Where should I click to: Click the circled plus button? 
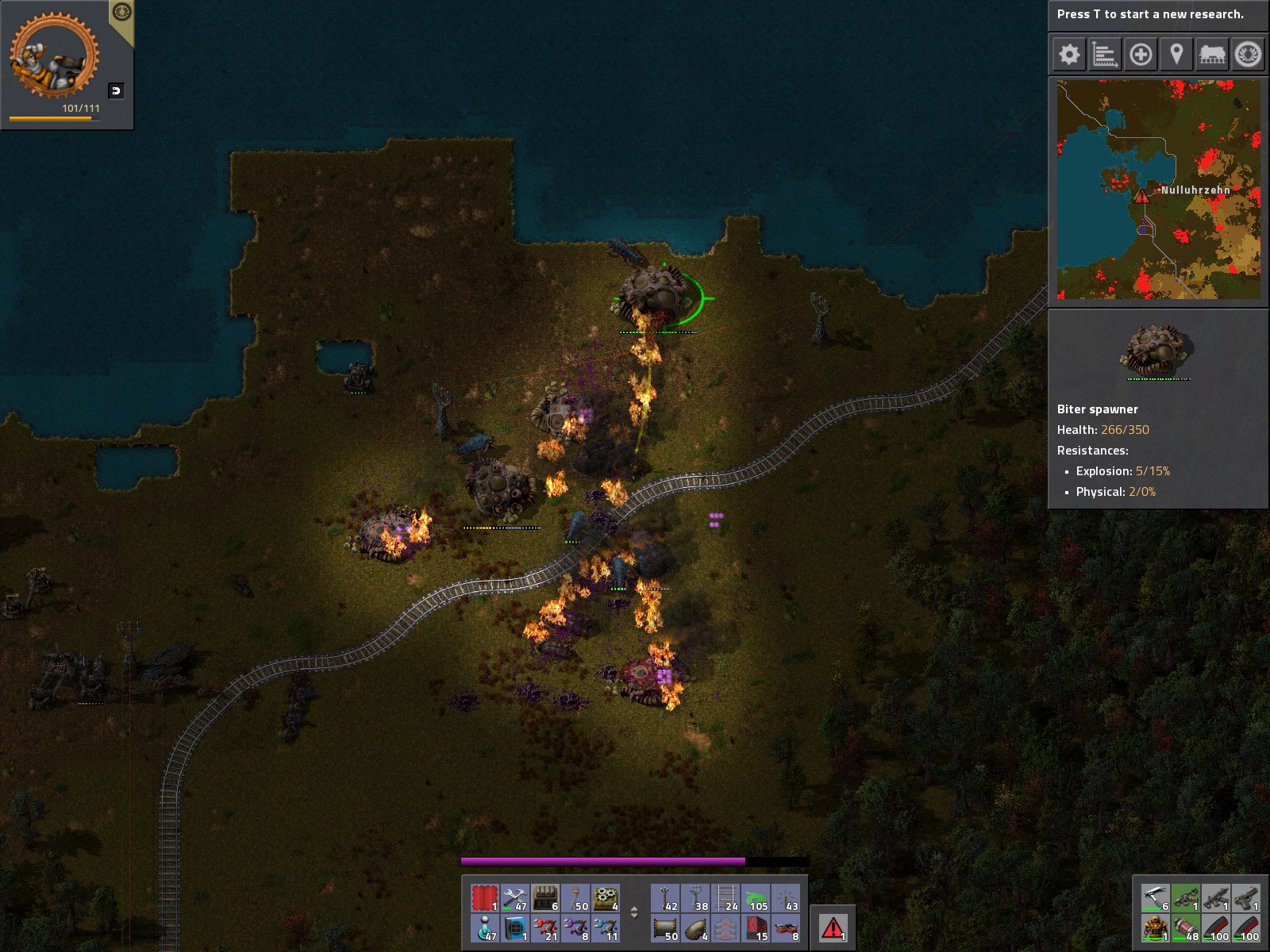pyautogui.click(x=1141, y=55)
